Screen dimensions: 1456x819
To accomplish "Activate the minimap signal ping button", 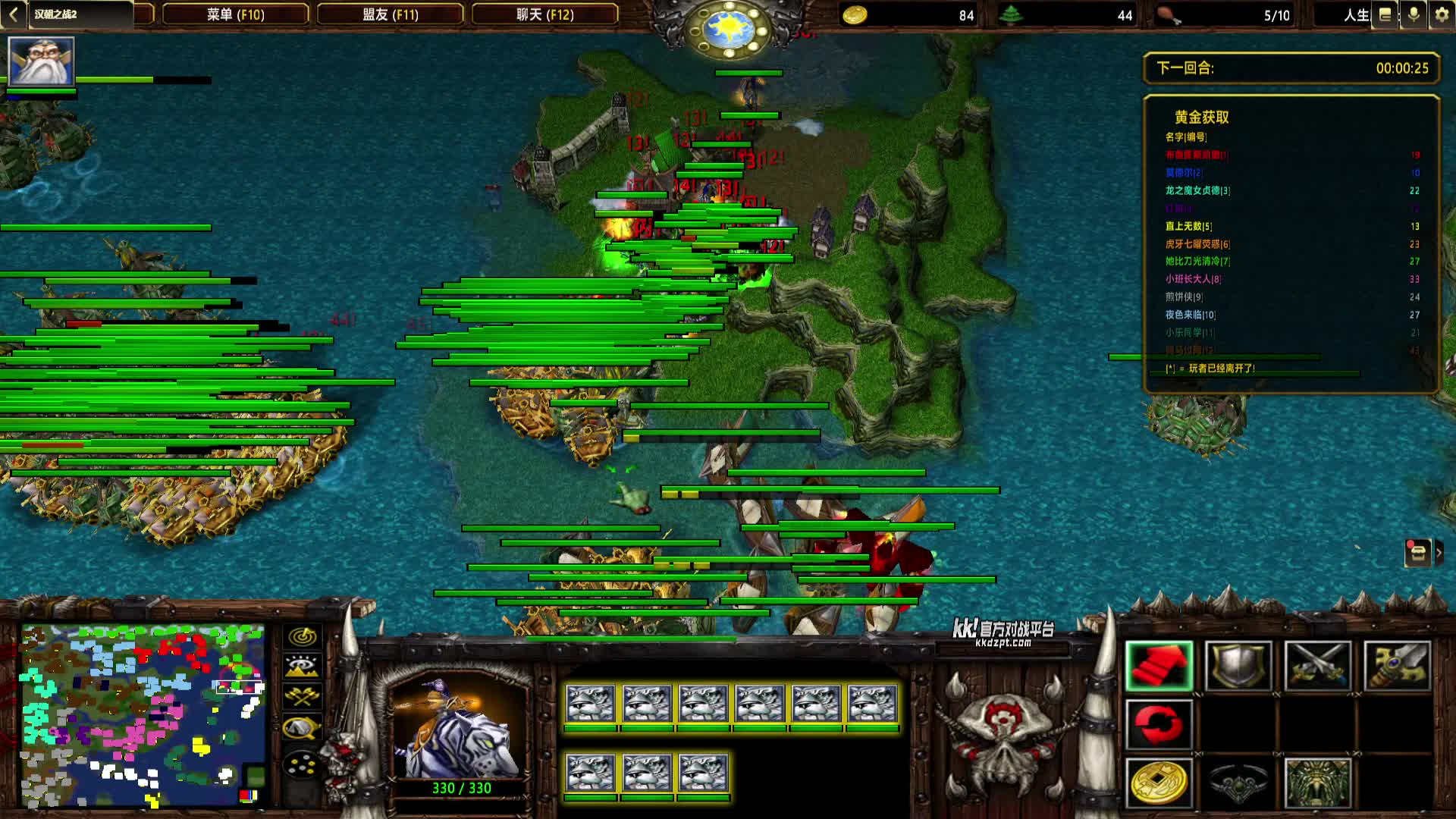I will point(302,637).
